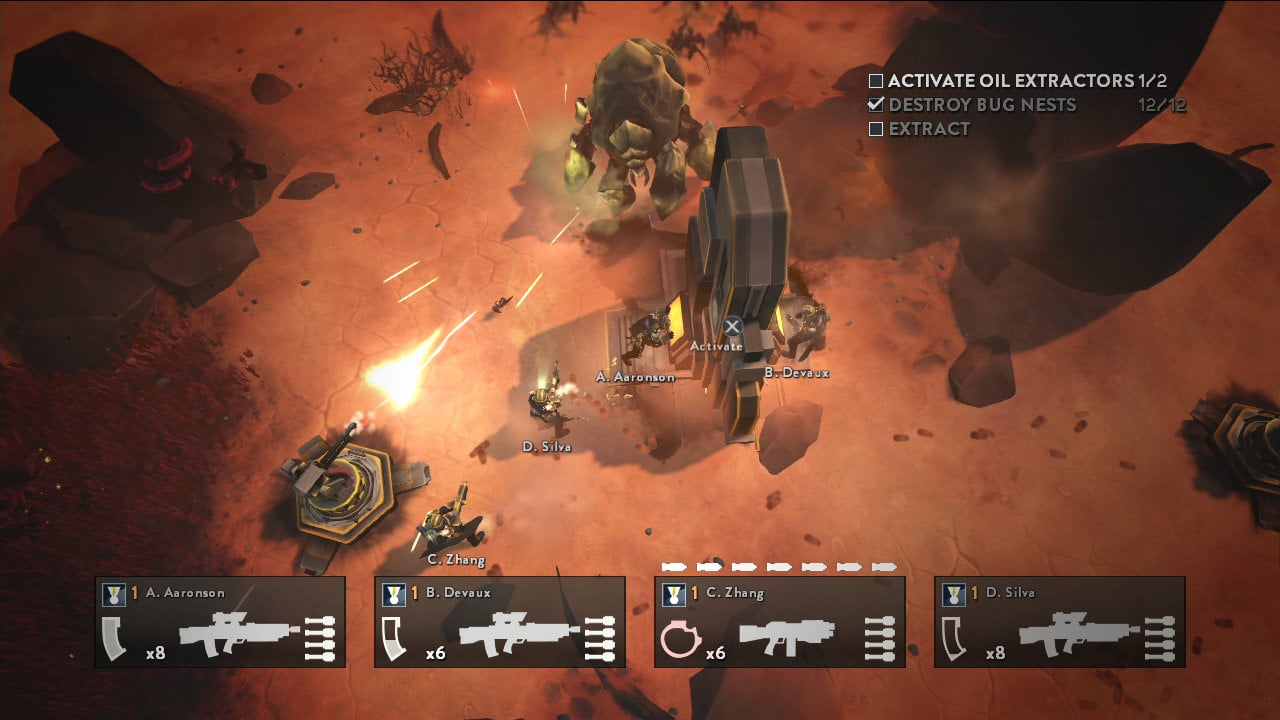This screenshot has width=1280, height=720.
Task: Uncheck the DESTROY BUG NESTS objective
Action: pos(878,104)
